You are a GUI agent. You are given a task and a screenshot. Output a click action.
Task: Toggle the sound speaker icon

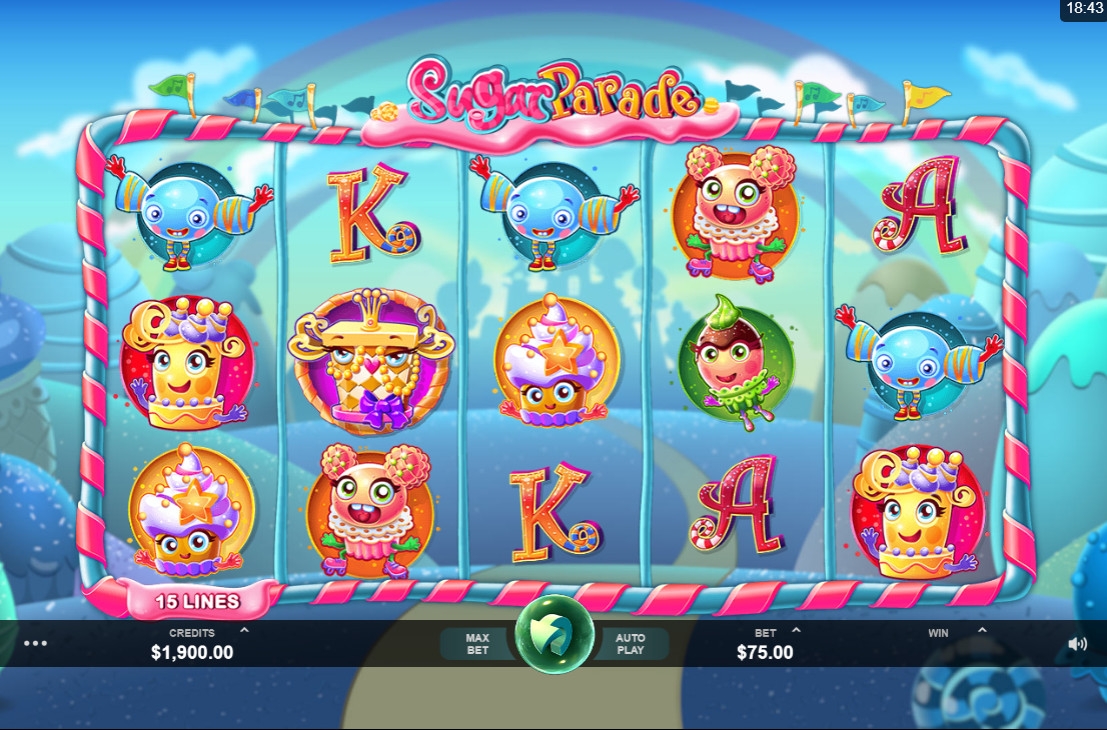1077,644
